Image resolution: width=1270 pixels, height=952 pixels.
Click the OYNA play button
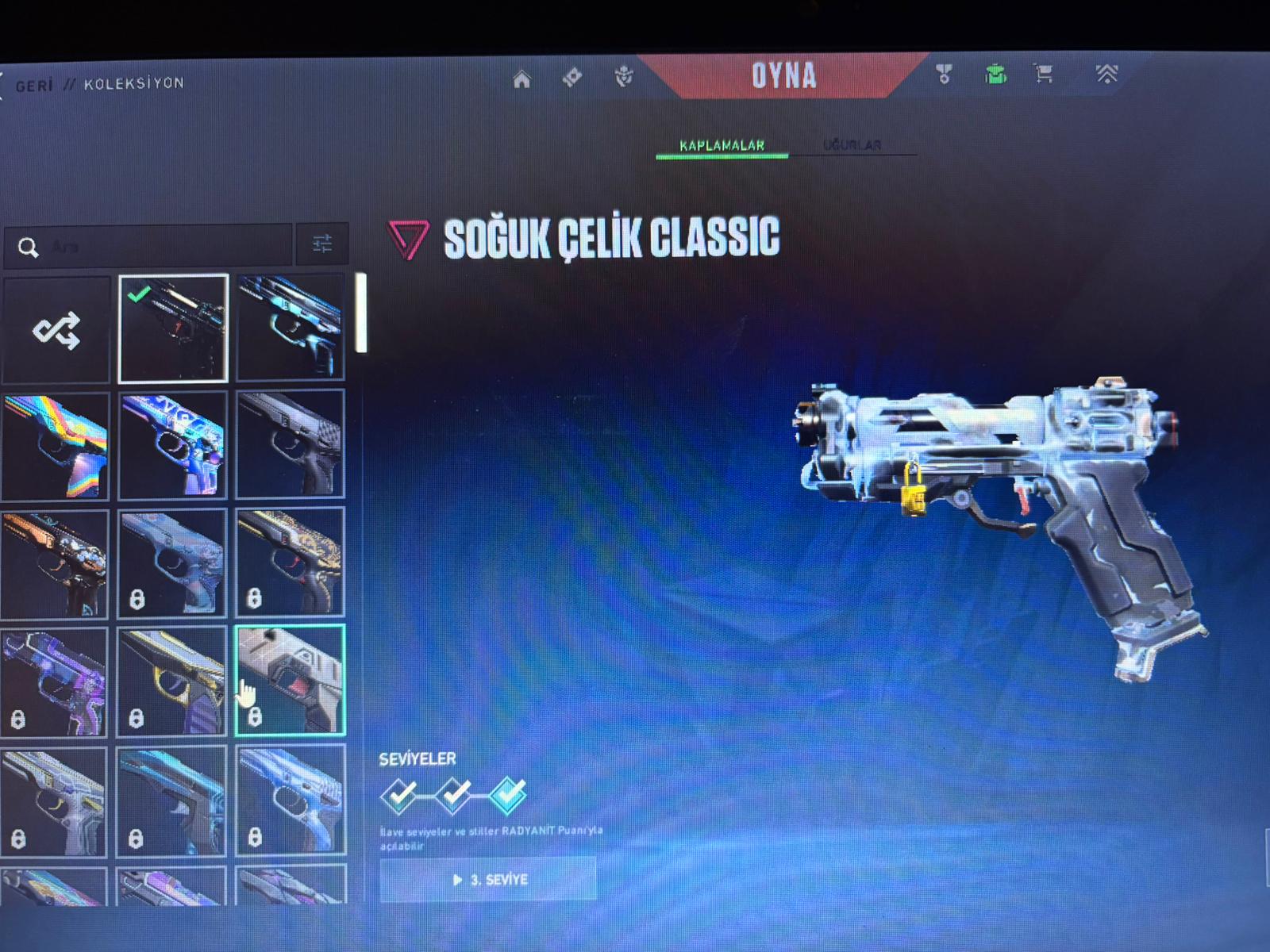coord(783,76)
